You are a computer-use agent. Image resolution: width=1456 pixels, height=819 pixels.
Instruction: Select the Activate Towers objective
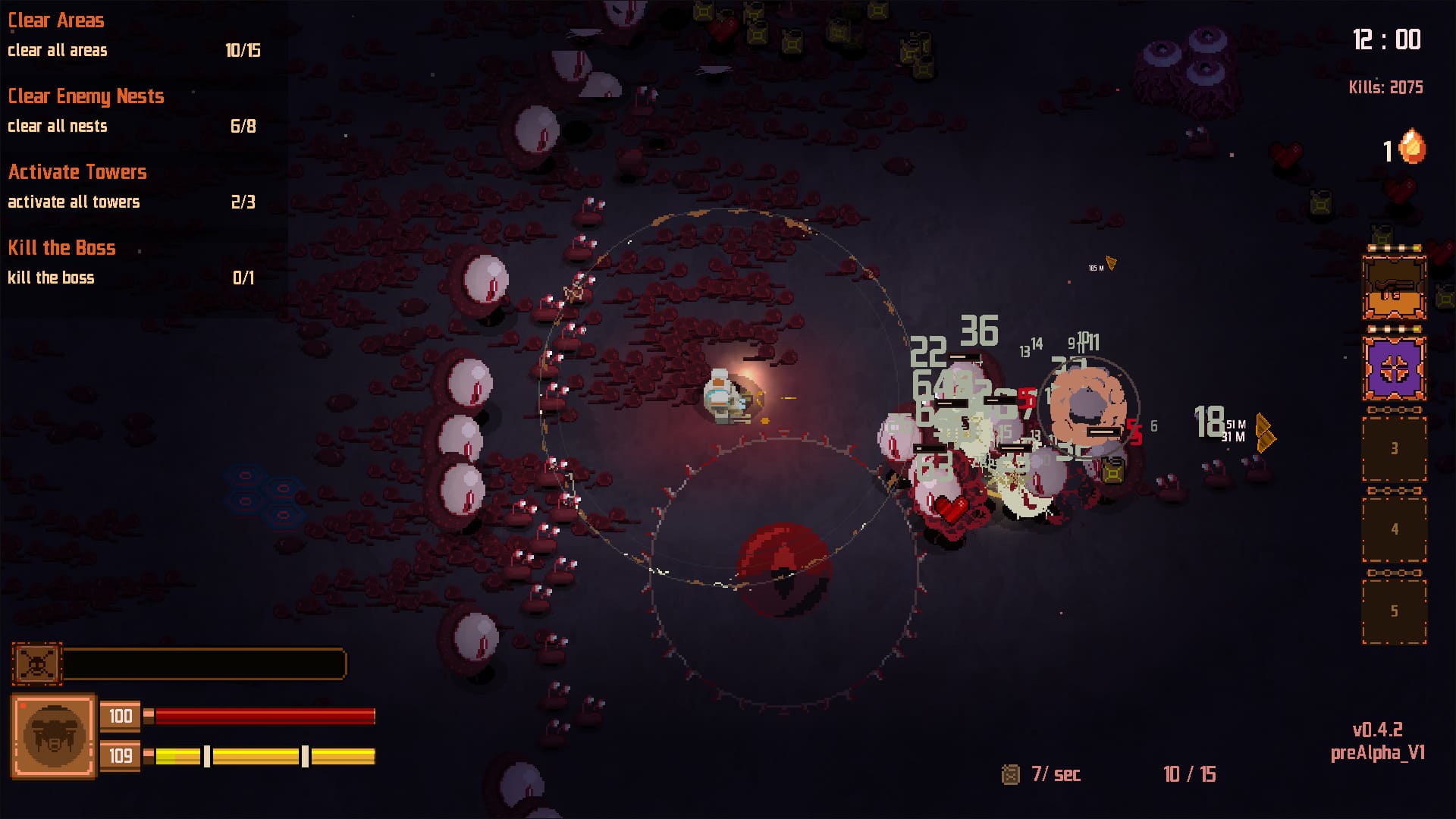(x=77, y=172)
